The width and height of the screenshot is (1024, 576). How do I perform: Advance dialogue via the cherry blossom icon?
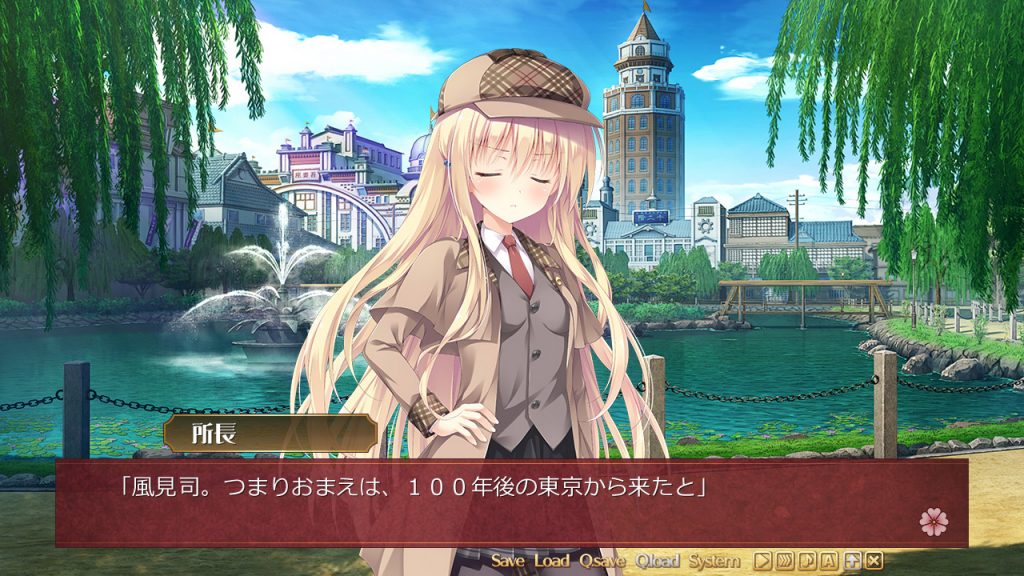933,520
